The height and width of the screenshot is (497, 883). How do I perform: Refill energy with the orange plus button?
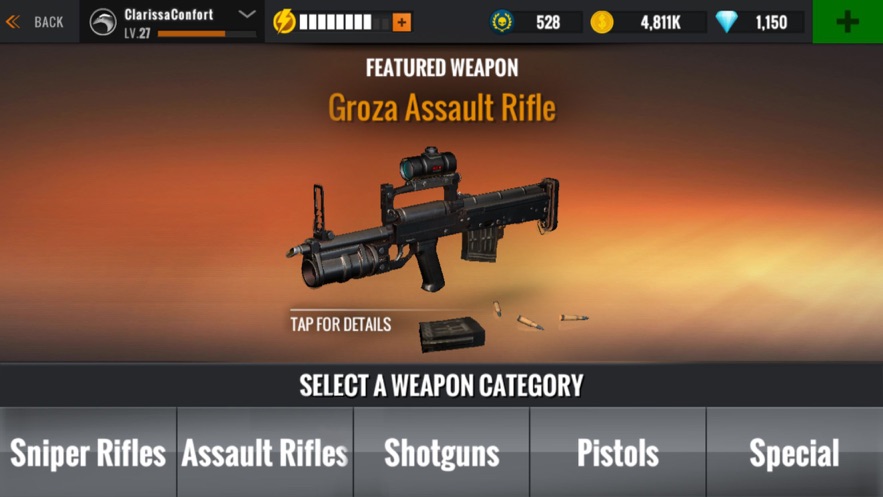point(402,22)
